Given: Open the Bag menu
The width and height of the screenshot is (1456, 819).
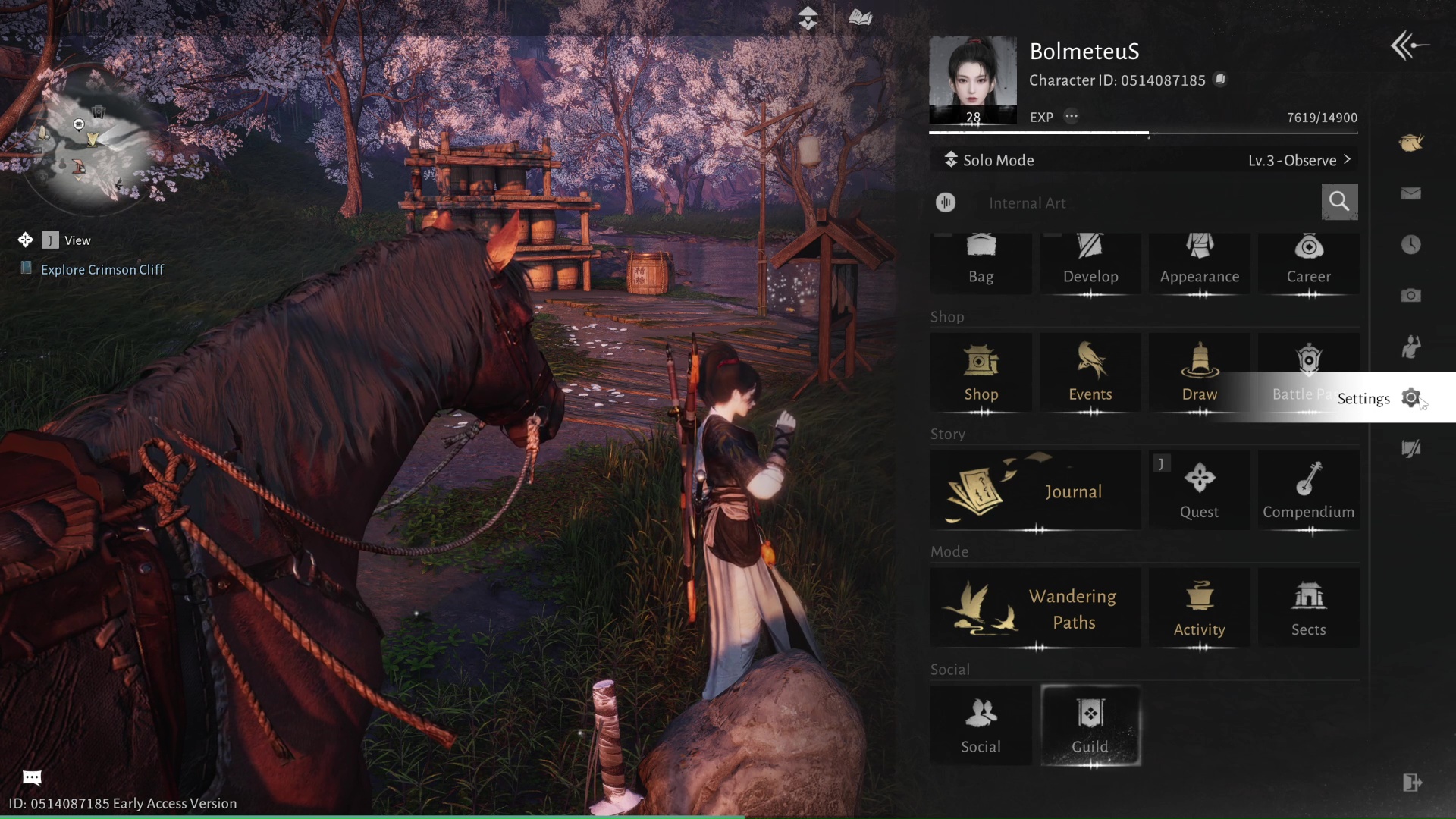Looking at the screenshot, I should point(981,262).
